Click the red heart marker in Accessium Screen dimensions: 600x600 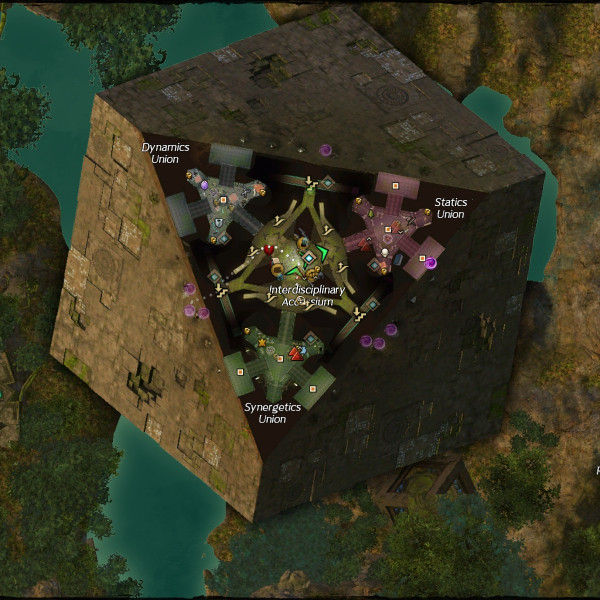click(x=269, y=250)
